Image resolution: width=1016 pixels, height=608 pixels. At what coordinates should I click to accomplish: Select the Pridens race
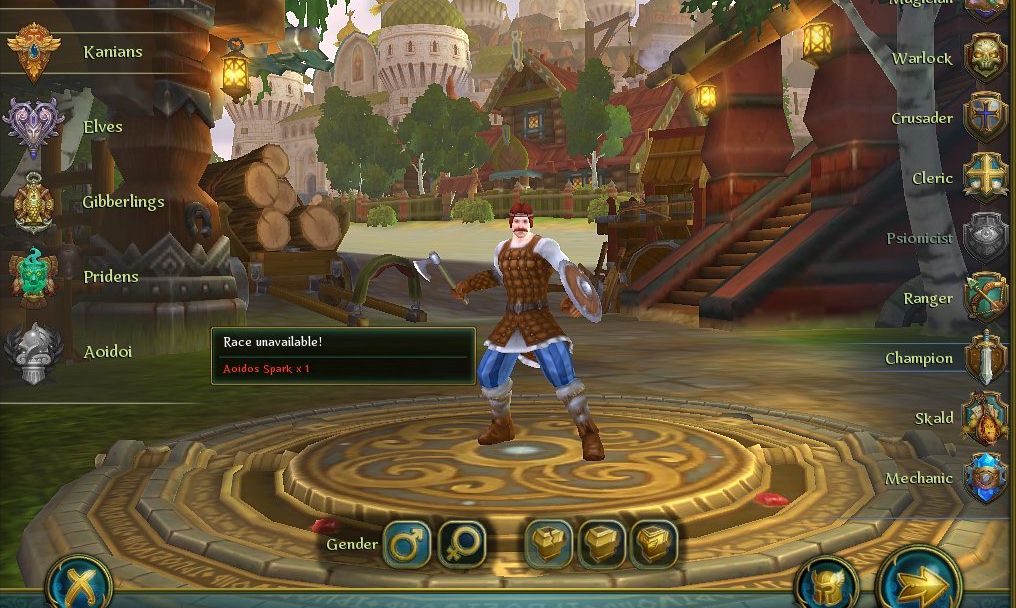(x=34, y=277)
